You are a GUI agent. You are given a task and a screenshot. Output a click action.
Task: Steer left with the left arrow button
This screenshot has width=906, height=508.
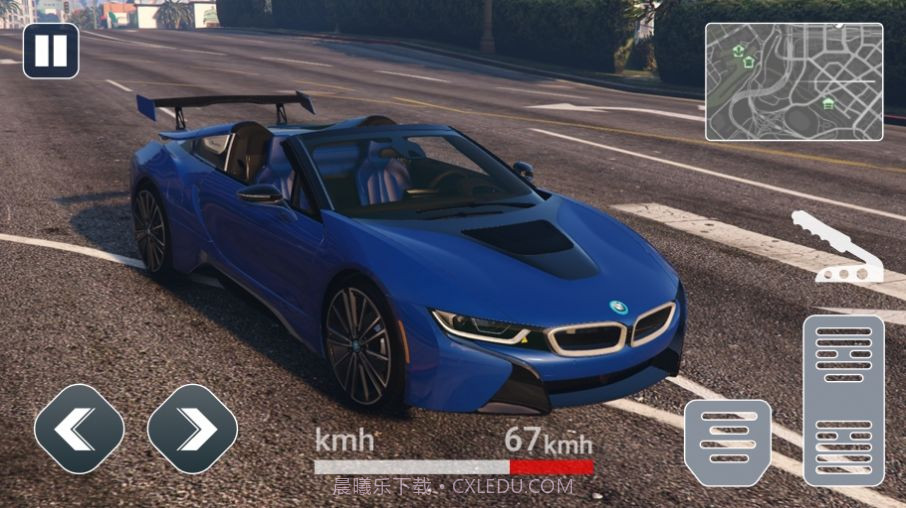click(79, 429)
